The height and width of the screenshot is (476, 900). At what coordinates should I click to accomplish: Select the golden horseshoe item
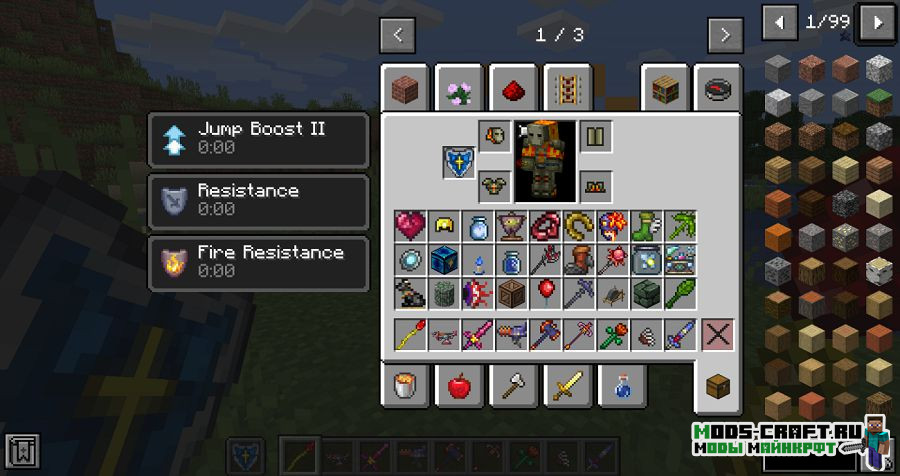pos(578,226)
